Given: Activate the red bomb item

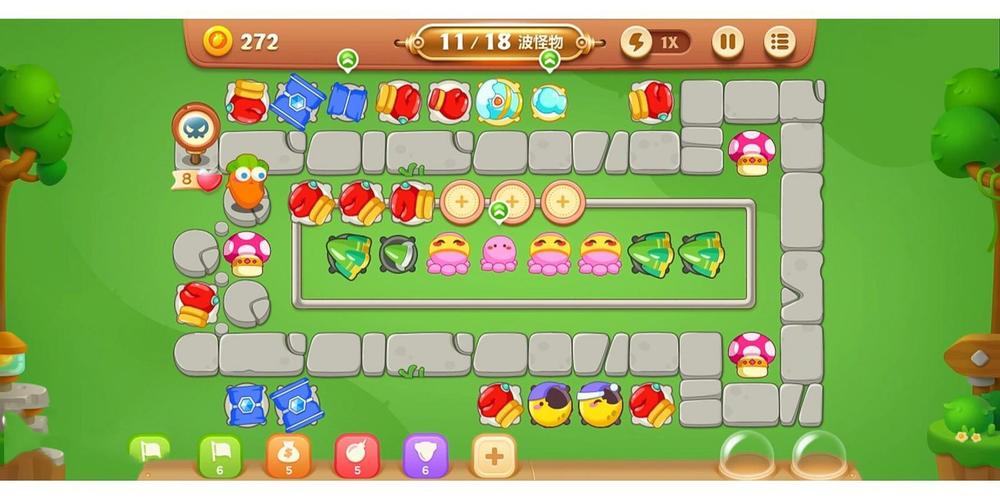Looking at the screenshot, I should click(x=356, y=456).
